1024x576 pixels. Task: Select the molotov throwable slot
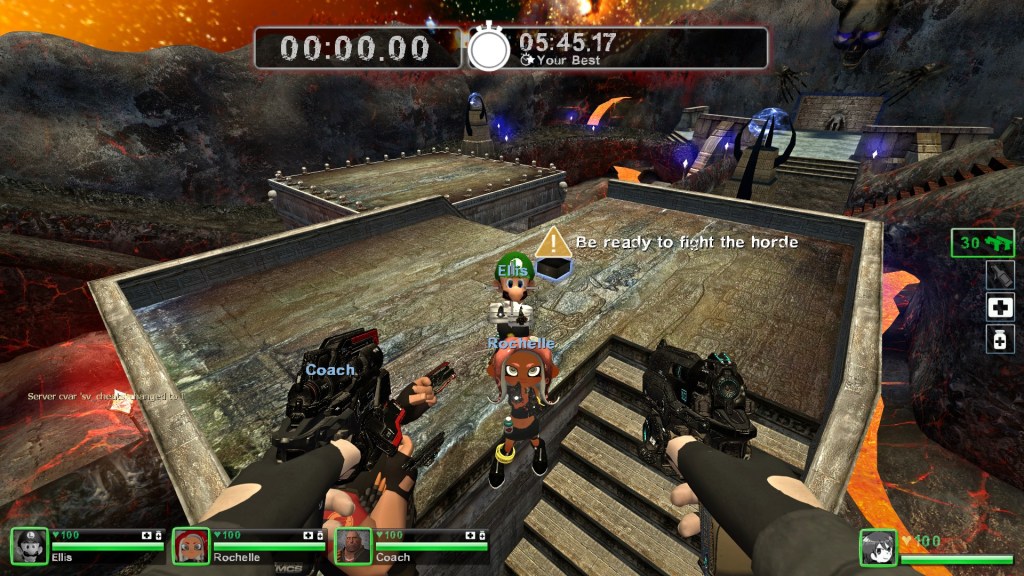(x=999, y=276)
